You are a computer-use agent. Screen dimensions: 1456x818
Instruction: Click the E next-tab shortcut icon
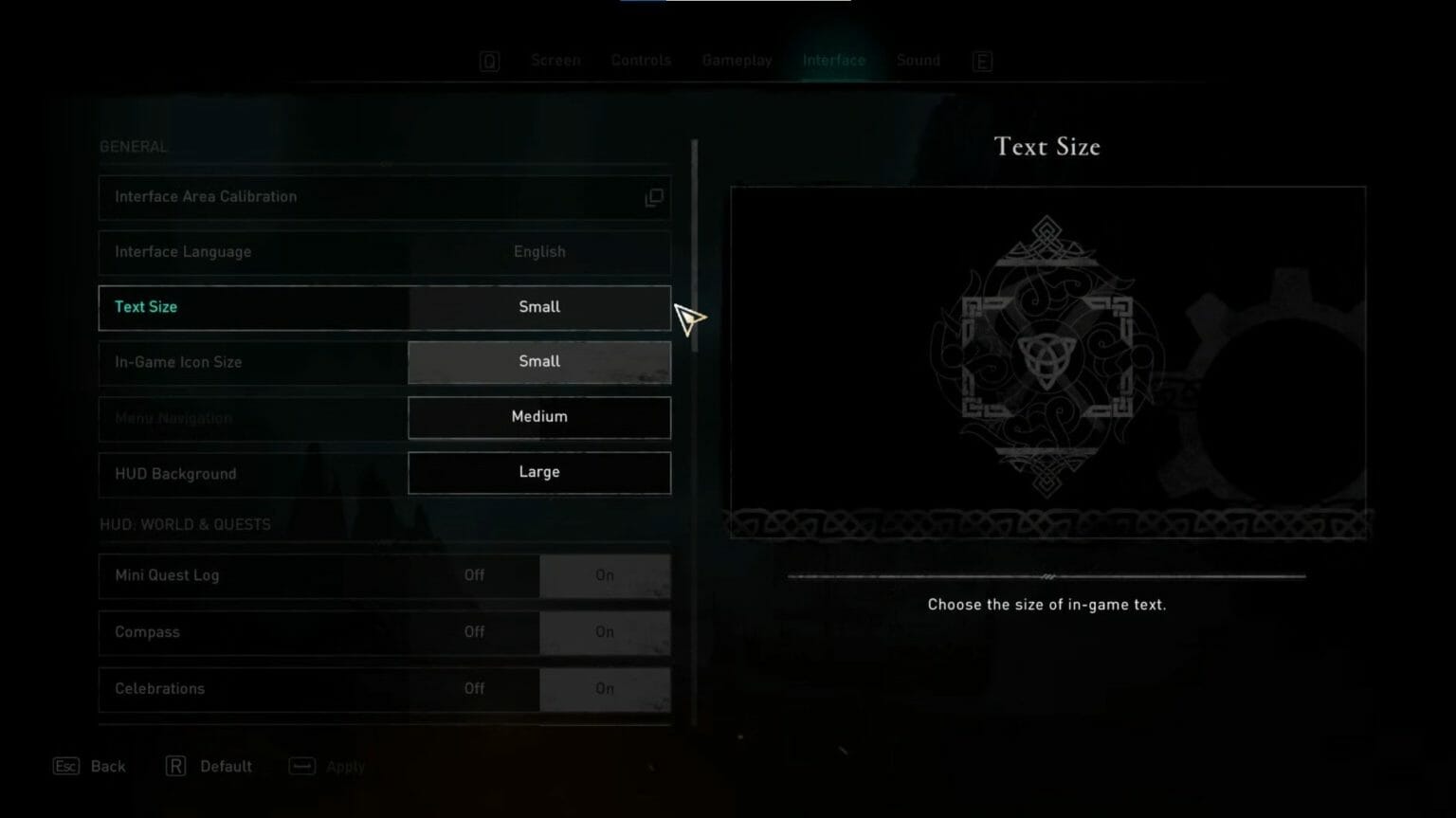[x=982, y=60]
